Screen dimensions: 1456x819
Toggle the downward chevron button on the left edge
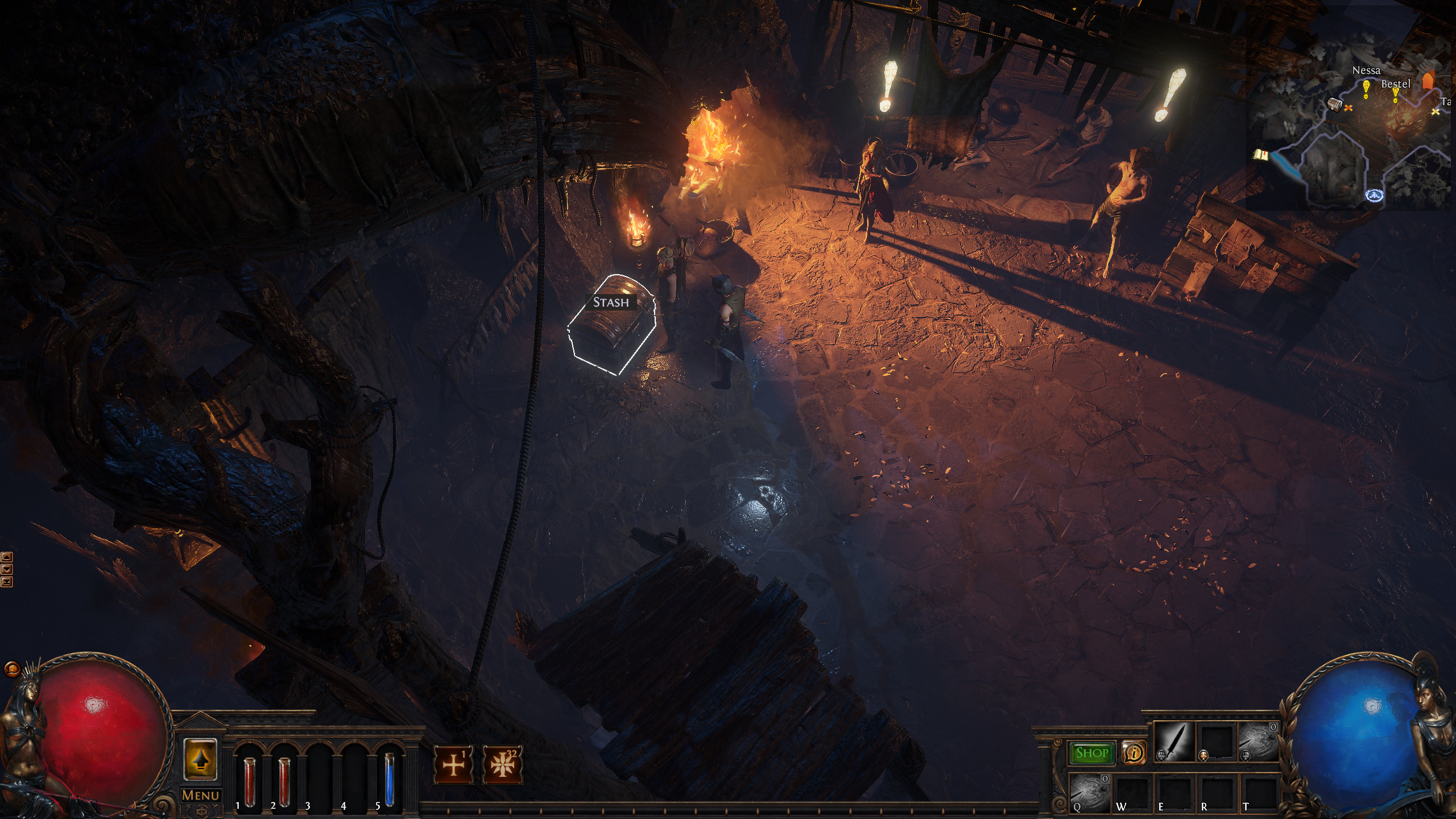coord(6,569)
